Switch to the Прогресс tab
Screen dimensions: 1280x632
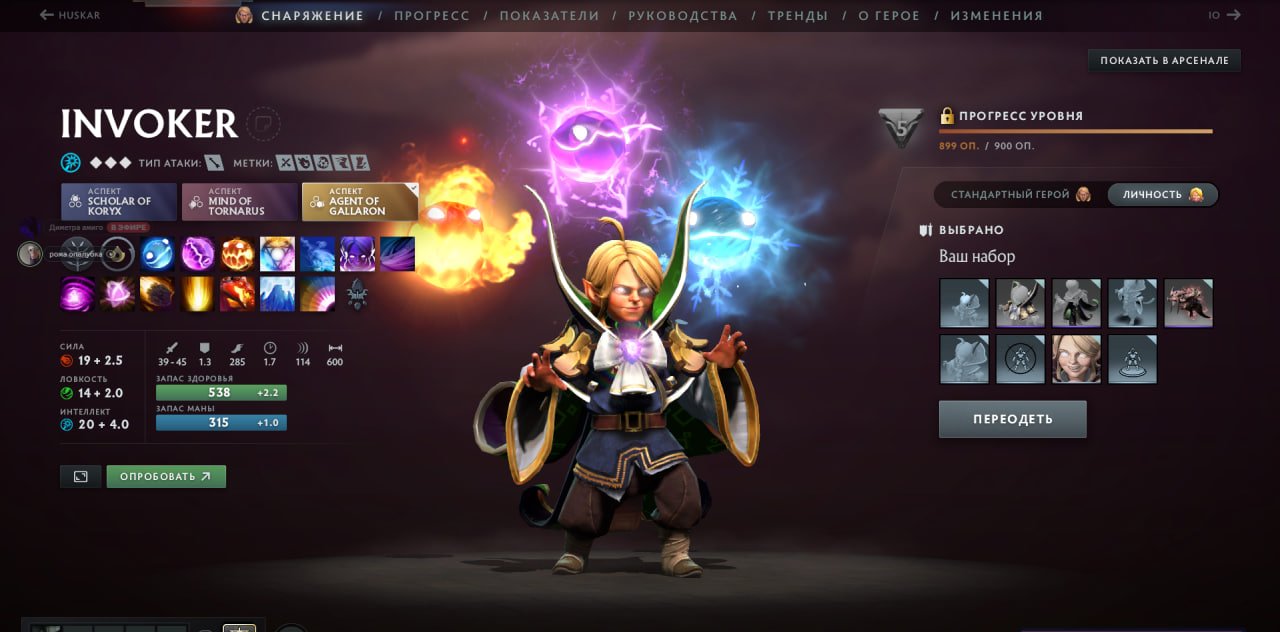click(x=431, y=16)
